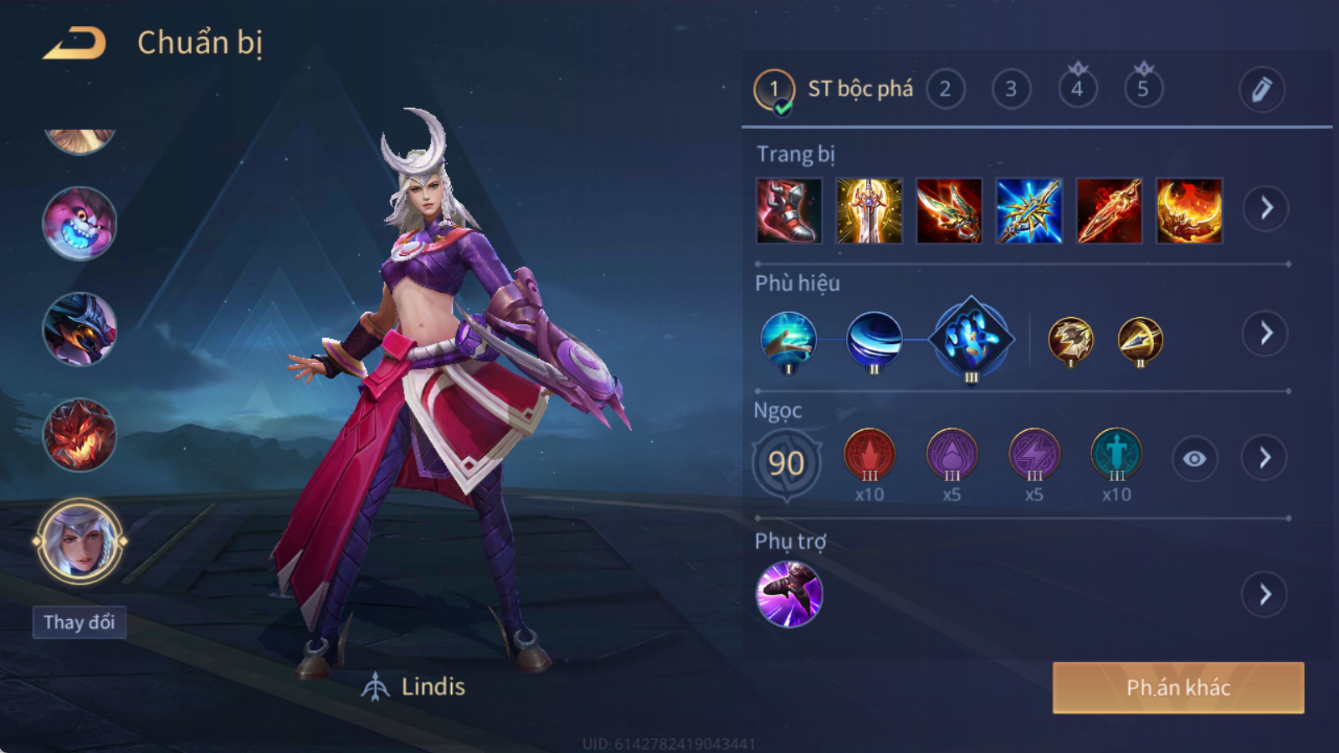Image resolution: width=1339 pixels, height=753 pixels.
Task: Open the Trang bị equipment arrow
Action: click(1266, 208)
